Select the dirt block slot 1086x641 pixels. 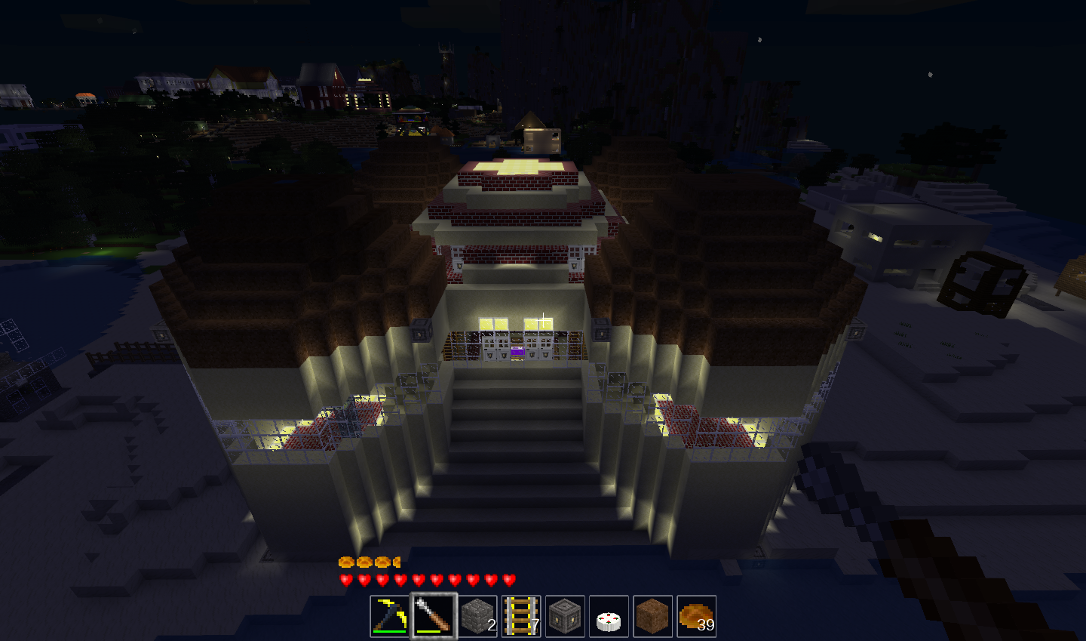pyautogui.click(x=653, y=616)
